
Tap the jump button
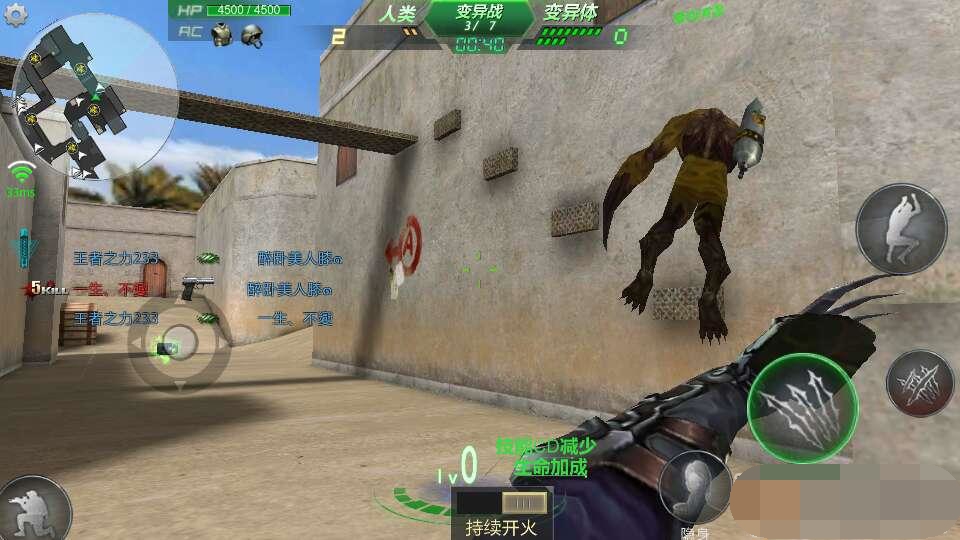point(901,229)
